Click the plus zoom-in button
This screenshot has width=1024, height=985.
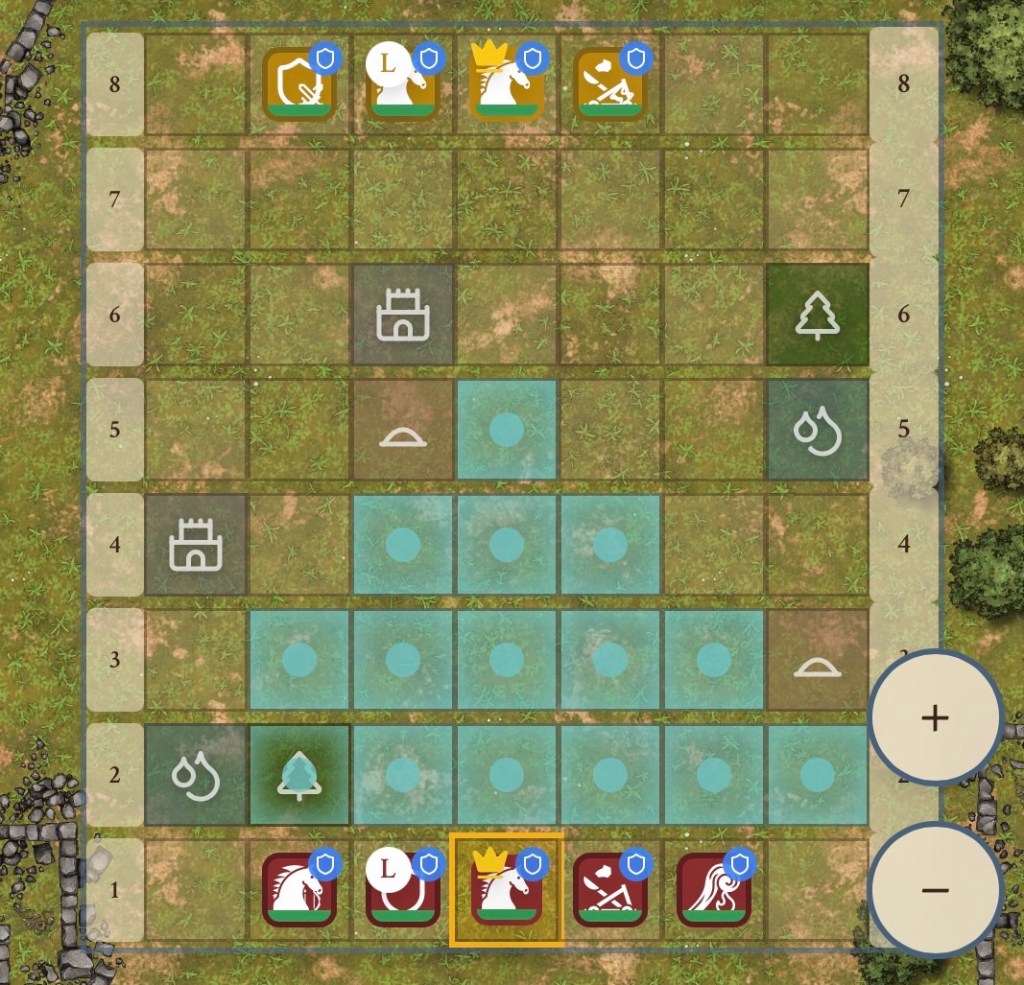click(934, 717)
